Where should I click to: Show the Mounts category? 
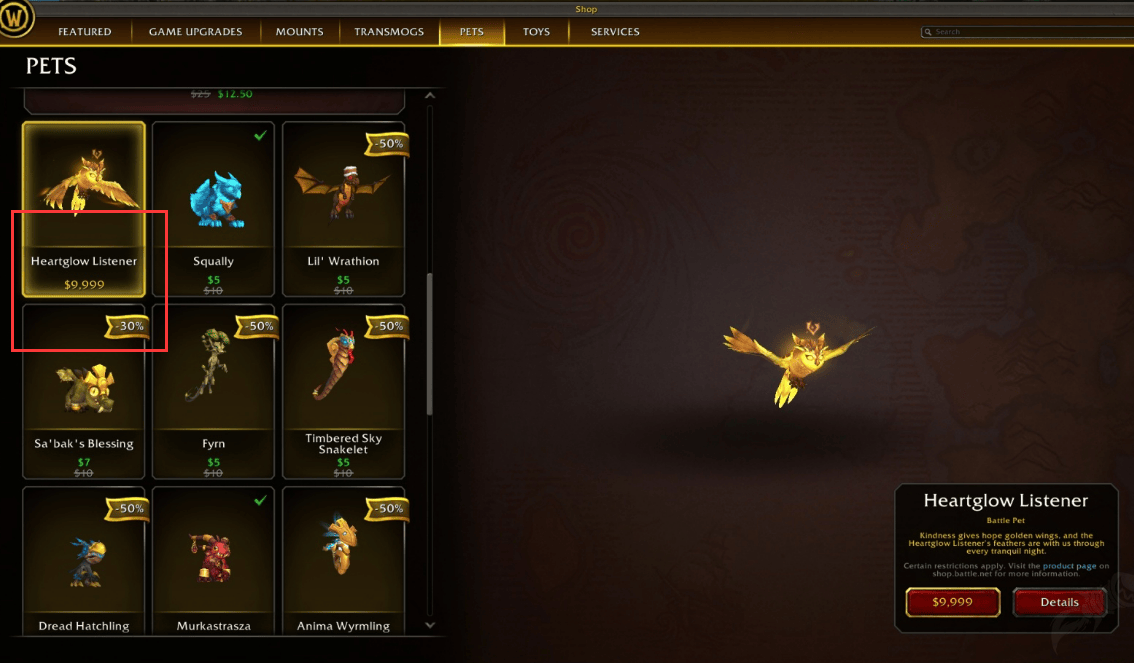[299, 32]
